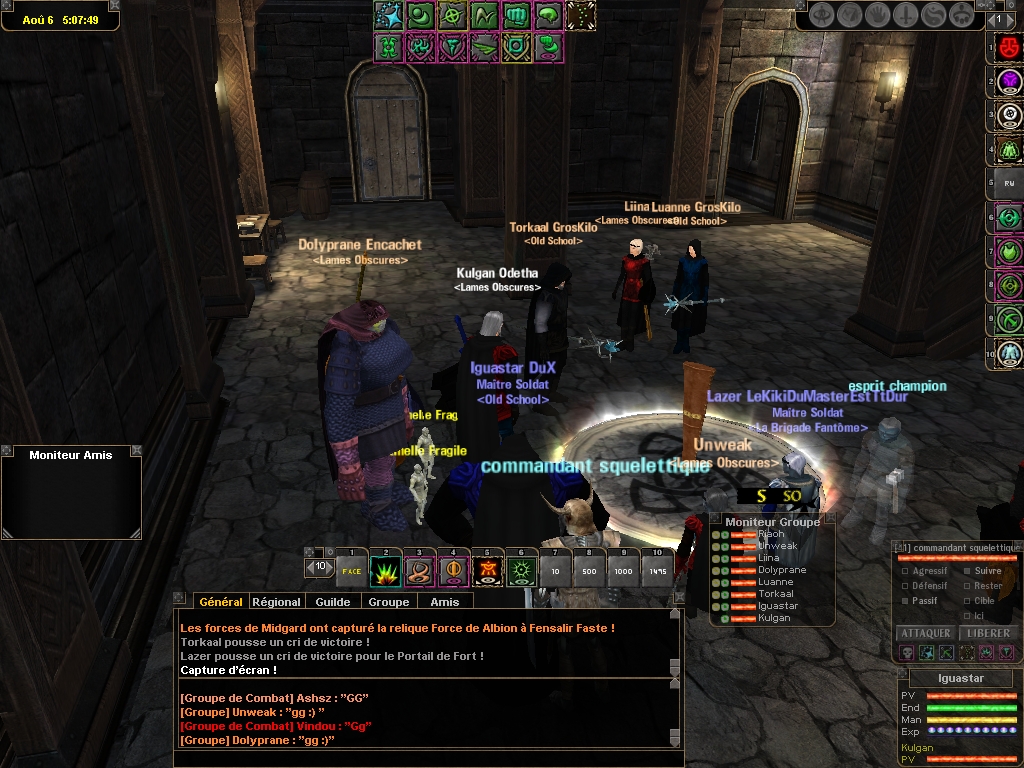Screen dimensions: 1024x768
Task: Activate the green explosion spell in slot 2
Action: point(385,572)
